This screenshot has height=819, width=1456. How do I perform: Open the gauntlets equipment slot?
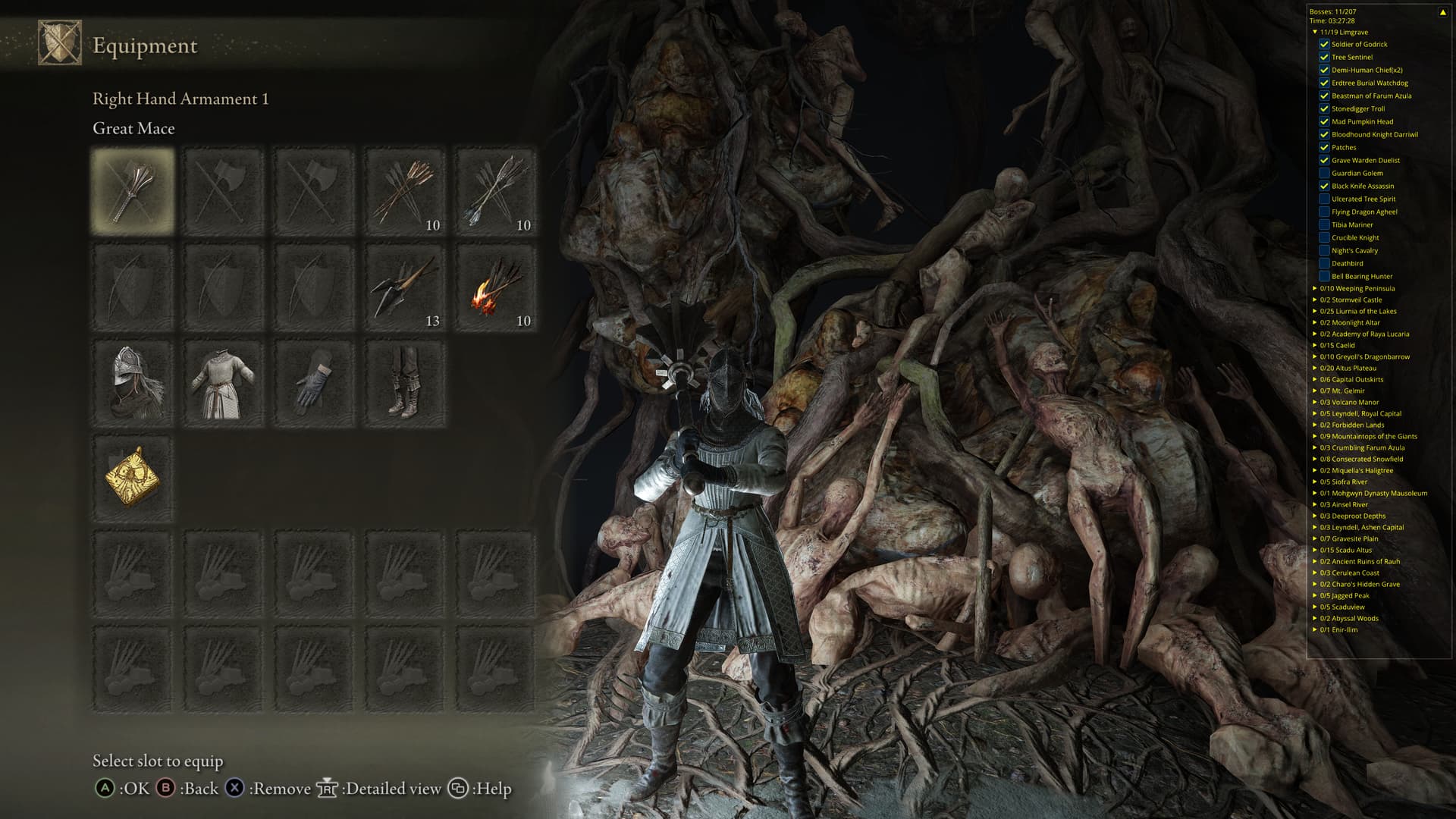pos(315,382)
